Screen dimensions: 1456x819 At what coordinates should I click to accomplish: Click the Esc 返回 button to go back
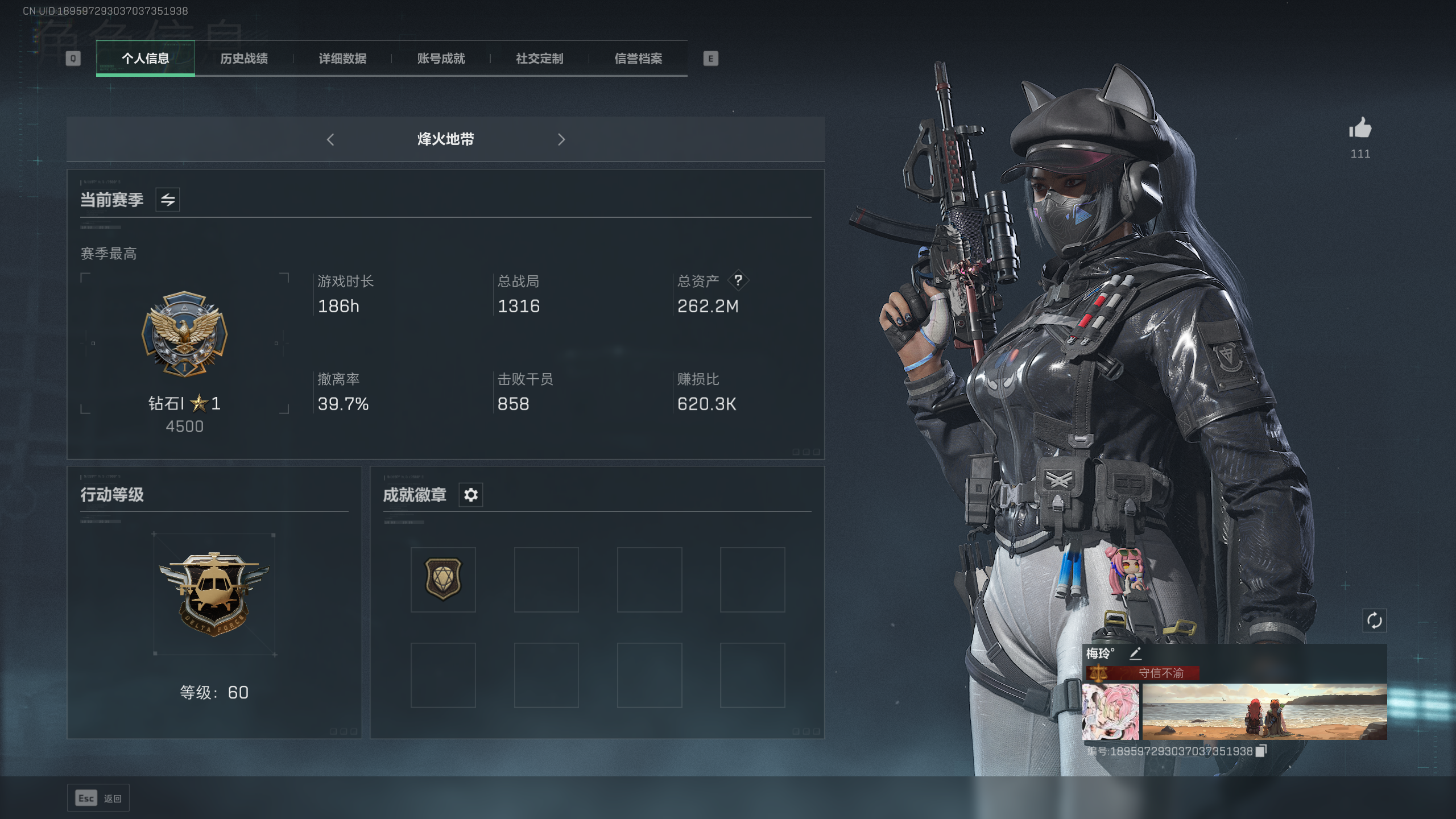click(x=98, y=798)
